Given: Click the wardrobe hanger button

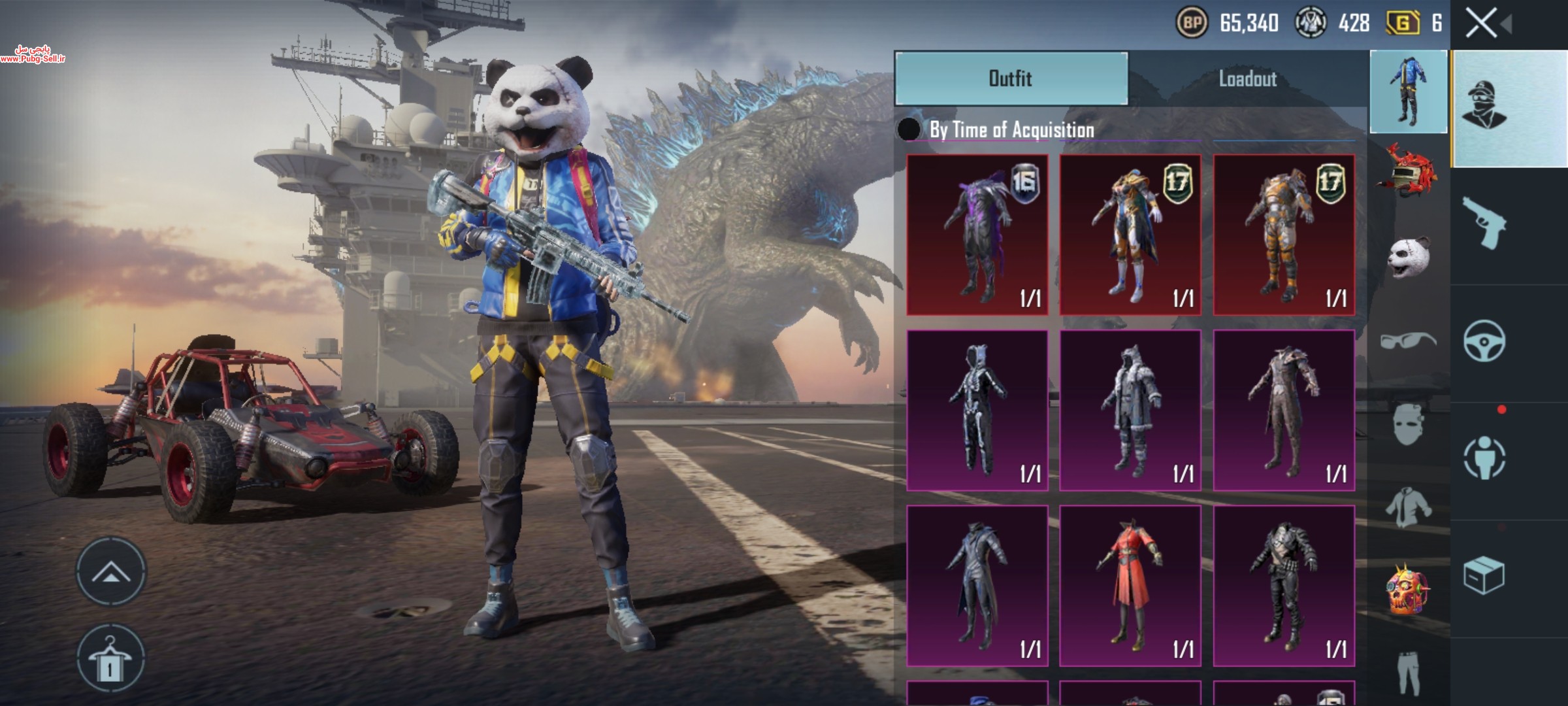Looking at the screenshot, I should (x=110, y=658).
